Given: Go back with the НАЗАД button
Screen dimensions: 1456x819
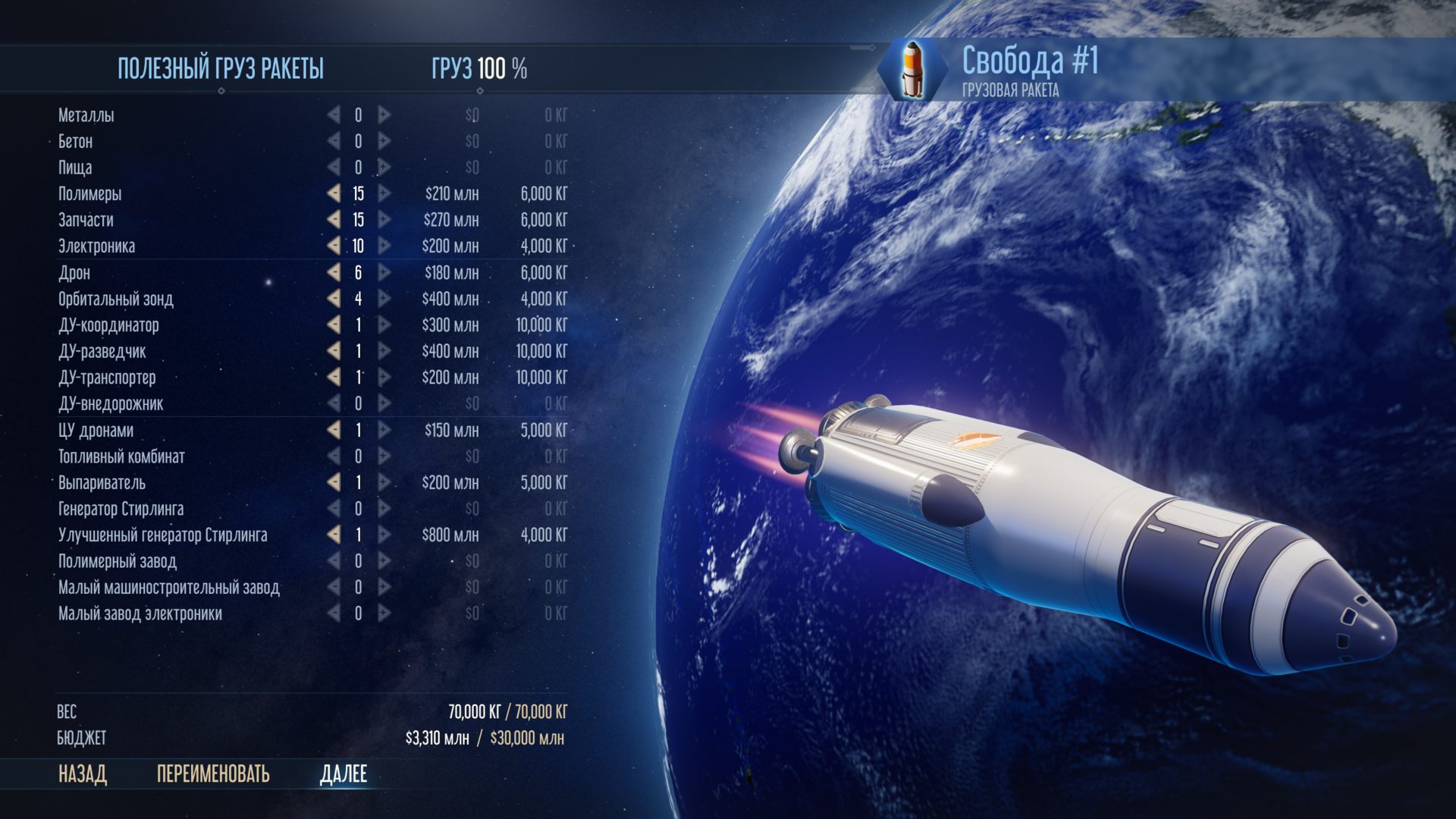Looking at the screenshot, I should (x=83, y=773).
